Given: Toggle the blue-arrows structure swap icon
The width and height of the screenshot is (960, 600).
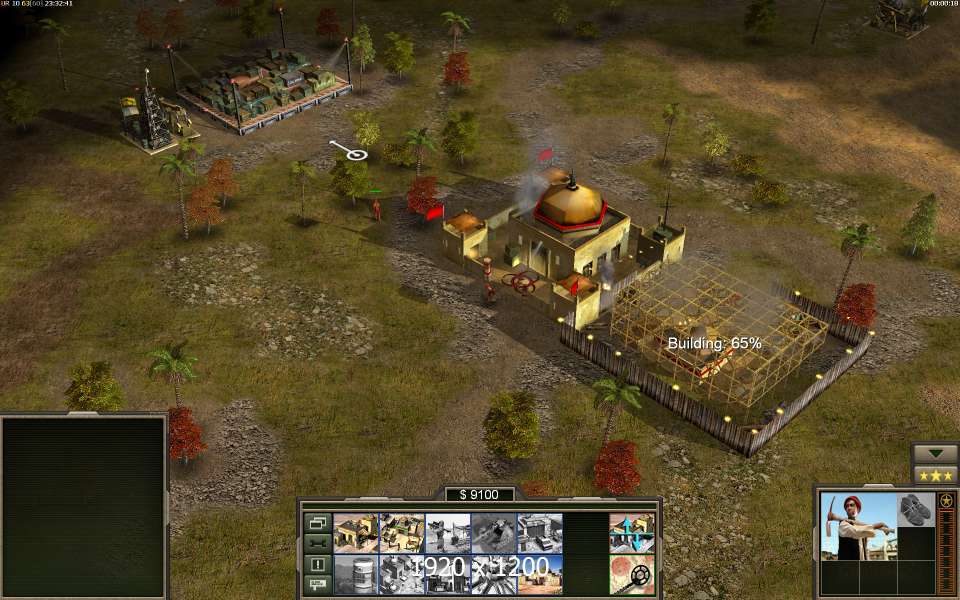Looking at the screenshot, I should click(632, 533).
